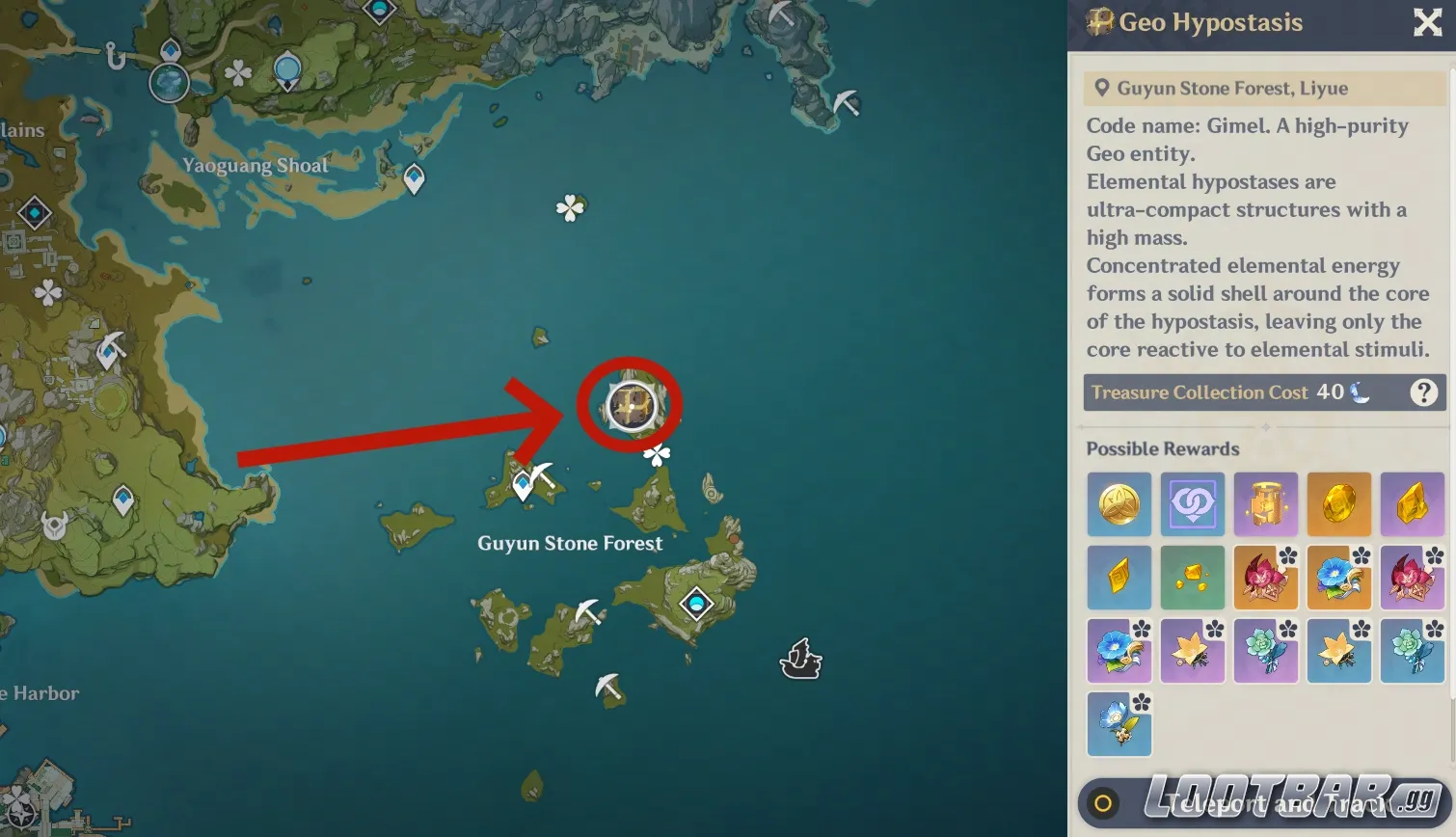
Task: Select the circled Geo Hypostasis boss marker
Action: (x=631, y=405)
